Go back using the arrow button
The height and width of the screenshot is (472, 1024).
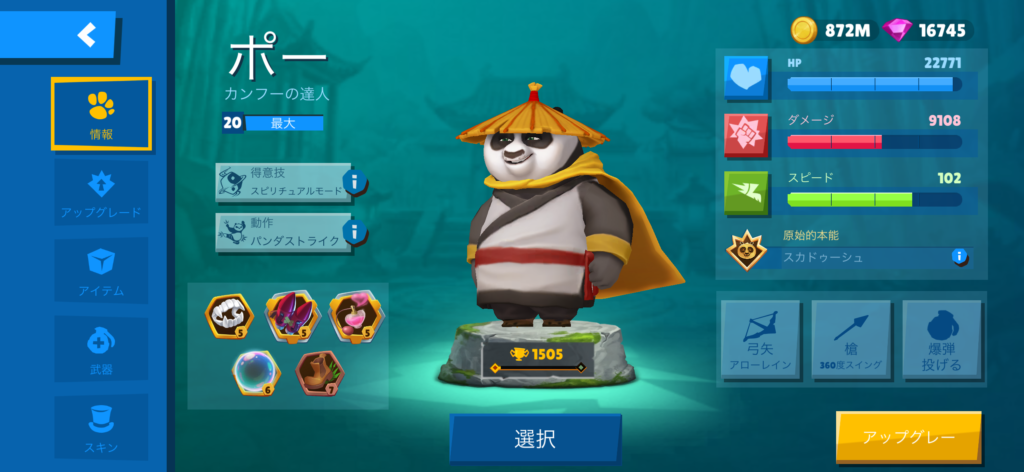85,36
